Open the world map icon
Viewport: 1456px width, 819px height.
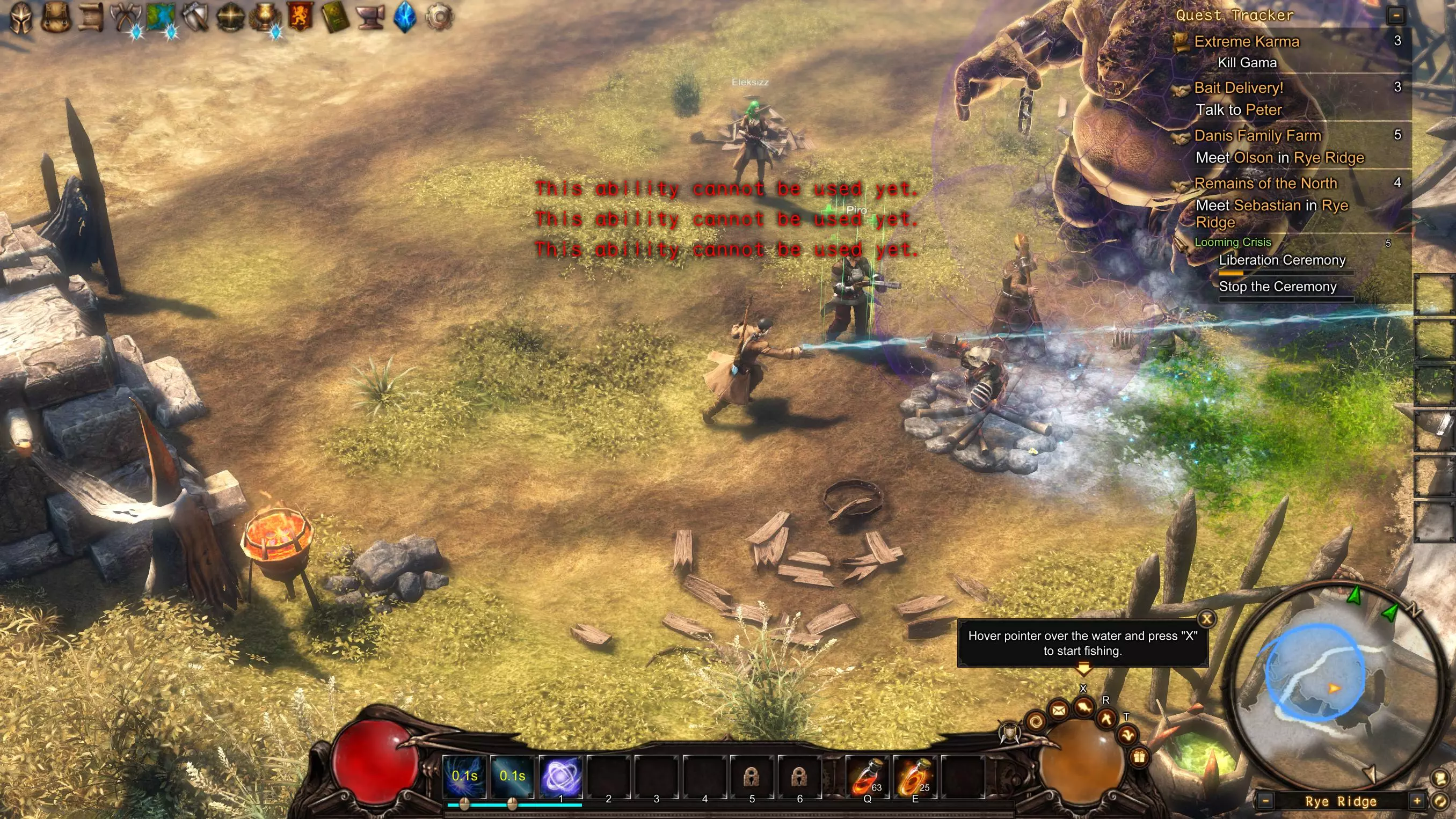[161, 17]
